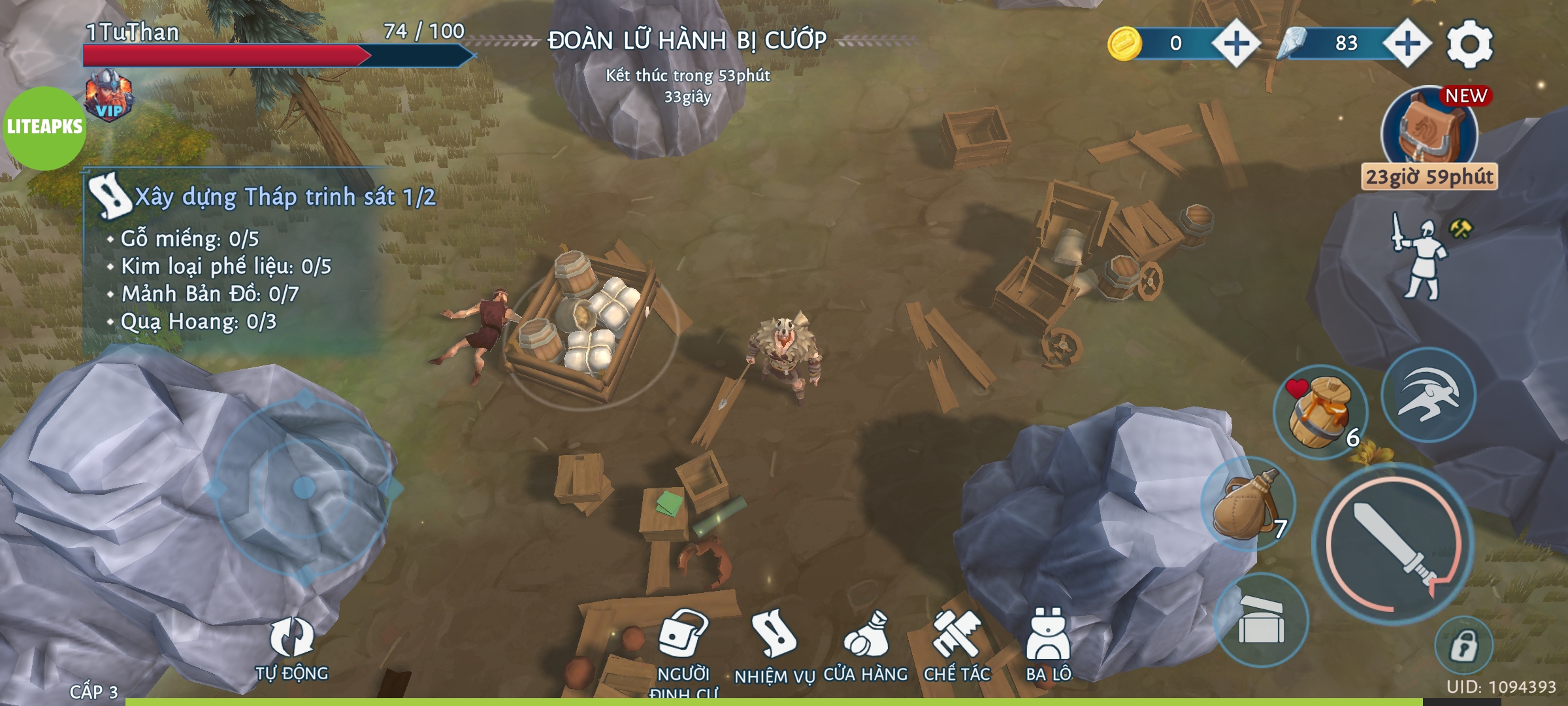
Task: Add more feather currency with plus button
Action: tap(1407, 44)
